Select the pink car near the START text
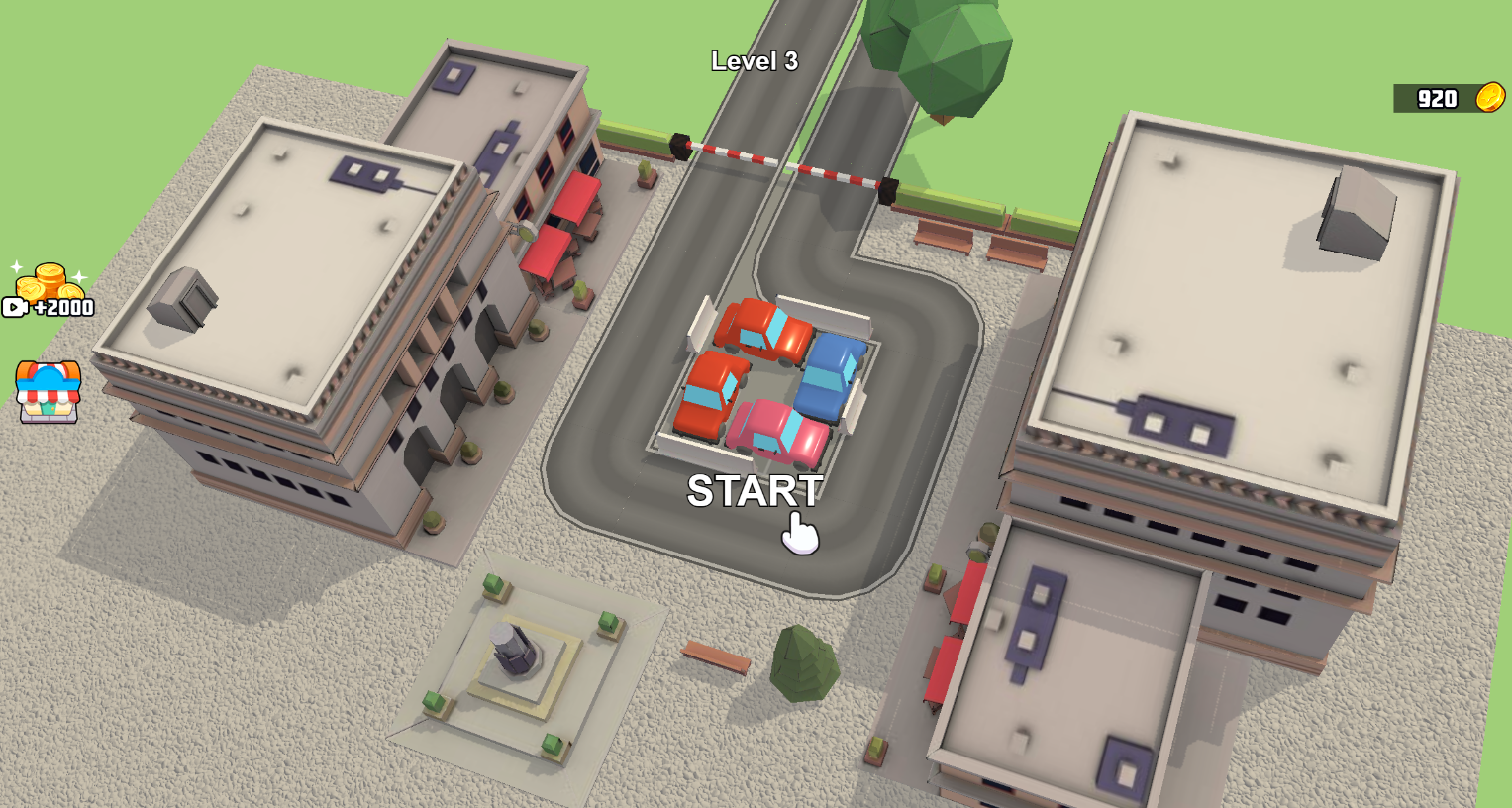This screenshot has height=808, width=1512. [x=777, y=431]
